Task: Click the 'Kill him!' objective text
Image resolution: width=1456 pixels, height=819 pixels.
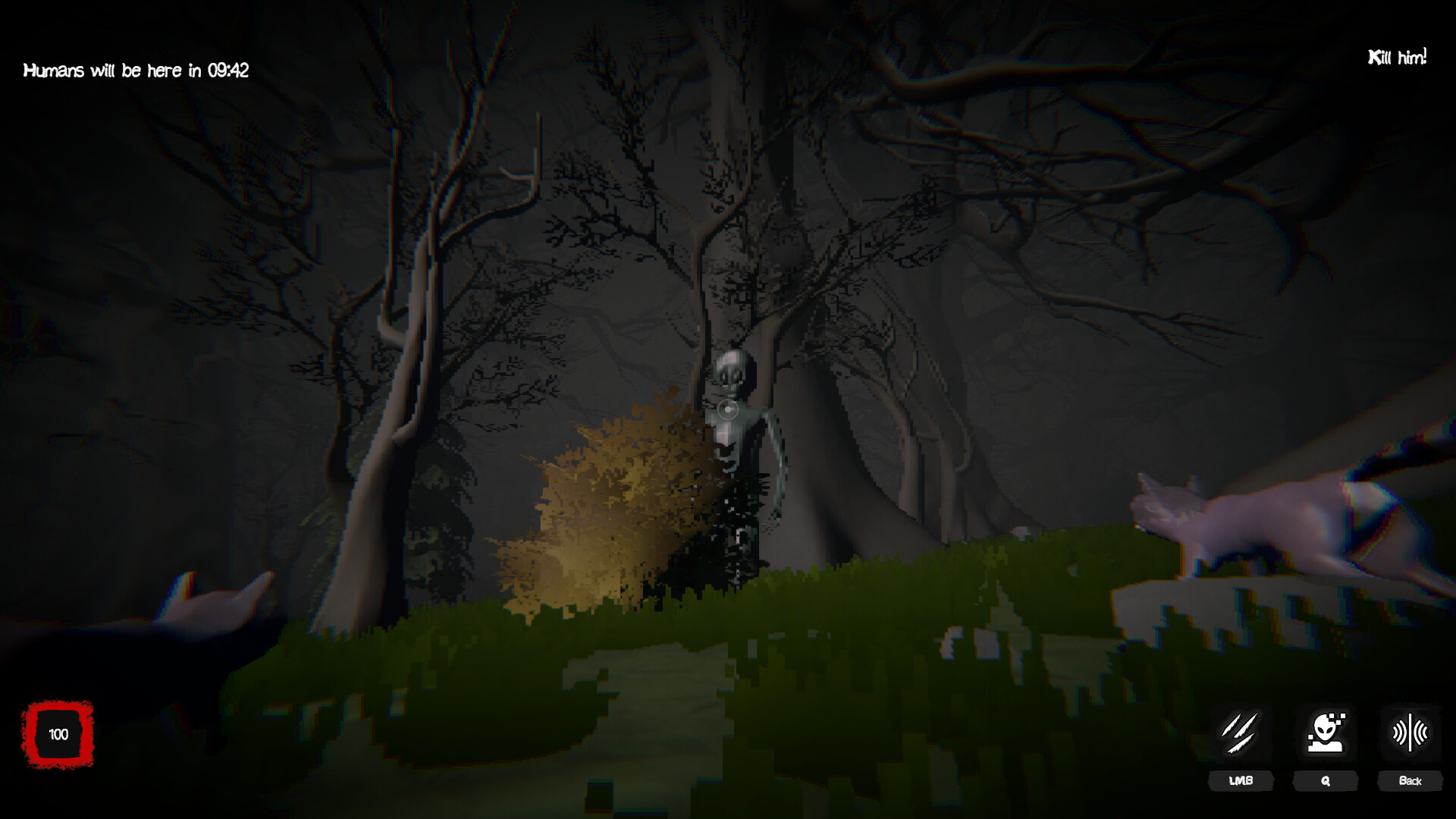Action: tap(1398, 55)
